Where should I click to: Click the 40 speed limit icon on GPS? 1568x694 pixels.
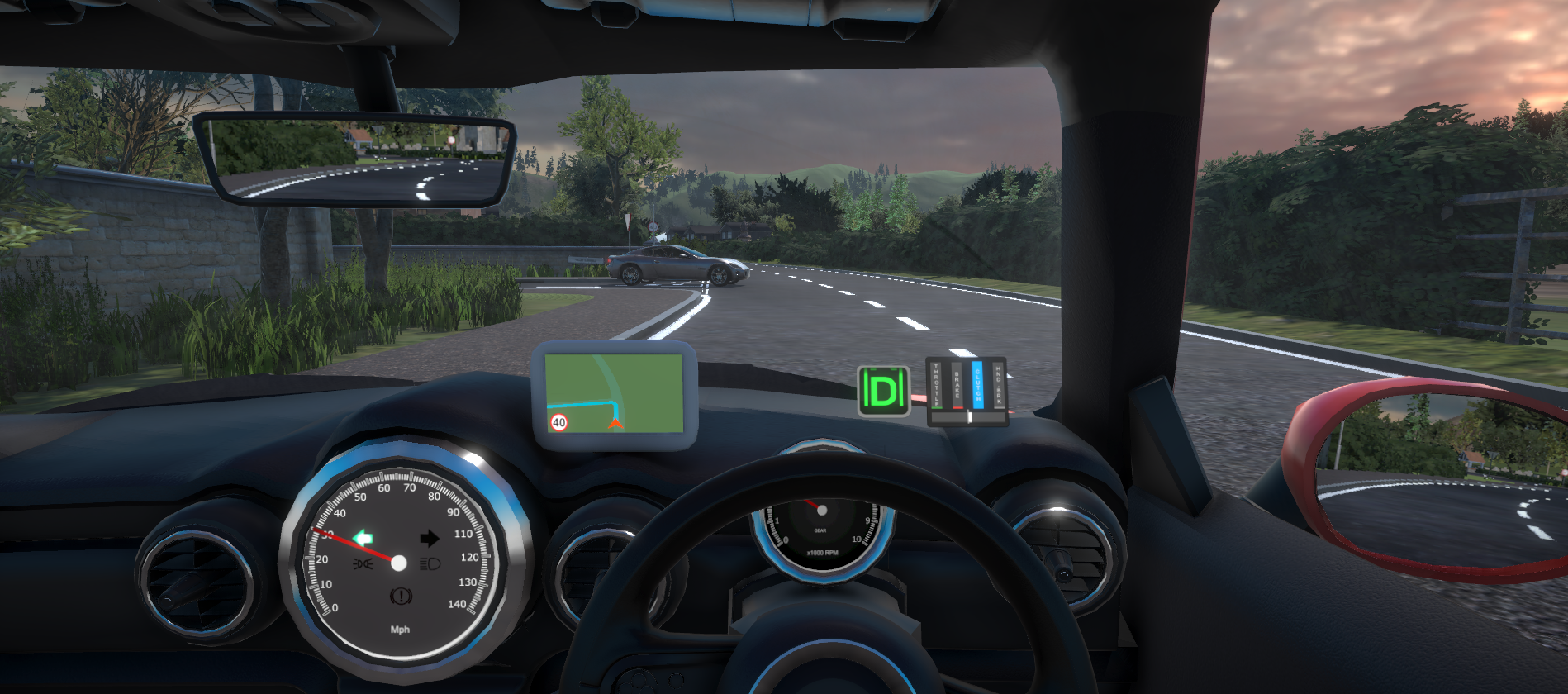pyautogui.click(x=559, y=422)
